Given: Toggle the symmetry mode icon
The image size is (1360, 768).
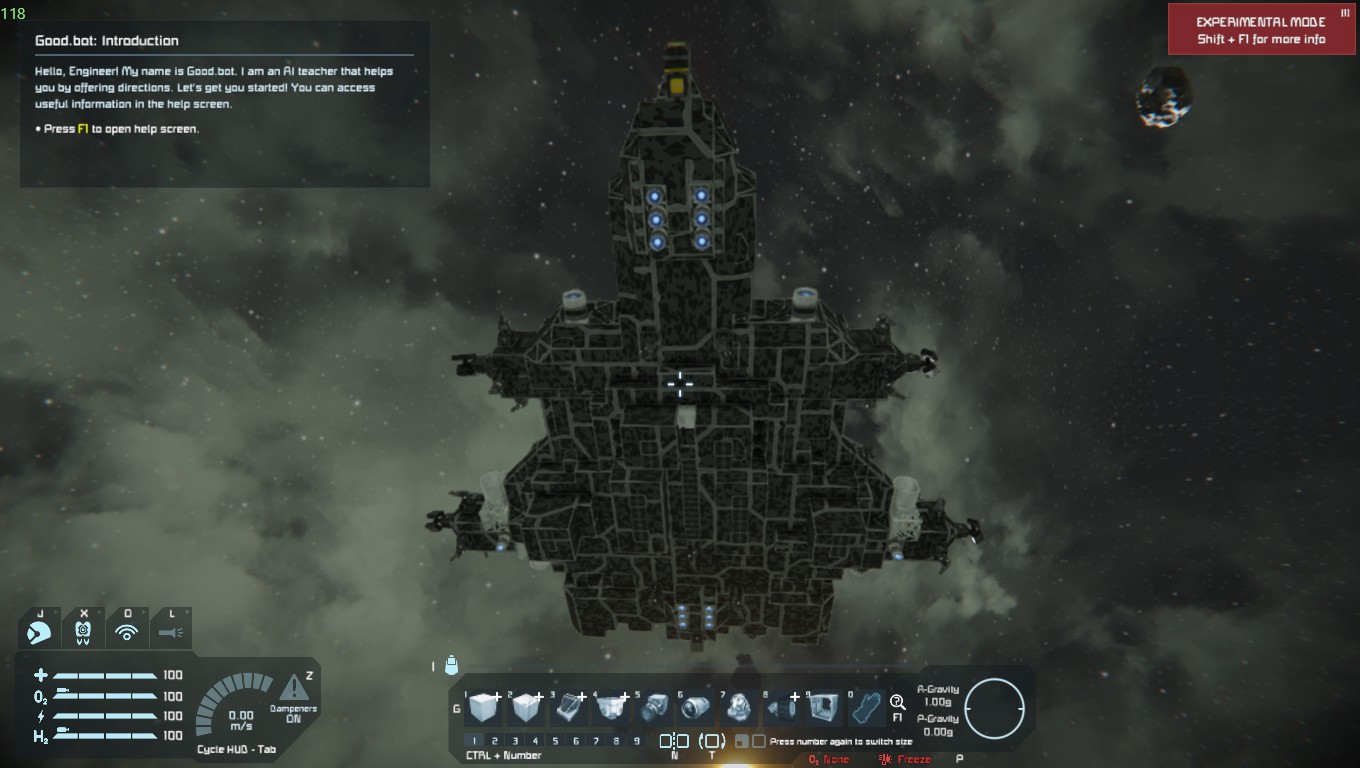Looking at the screenshot, I should coord(674,741).
